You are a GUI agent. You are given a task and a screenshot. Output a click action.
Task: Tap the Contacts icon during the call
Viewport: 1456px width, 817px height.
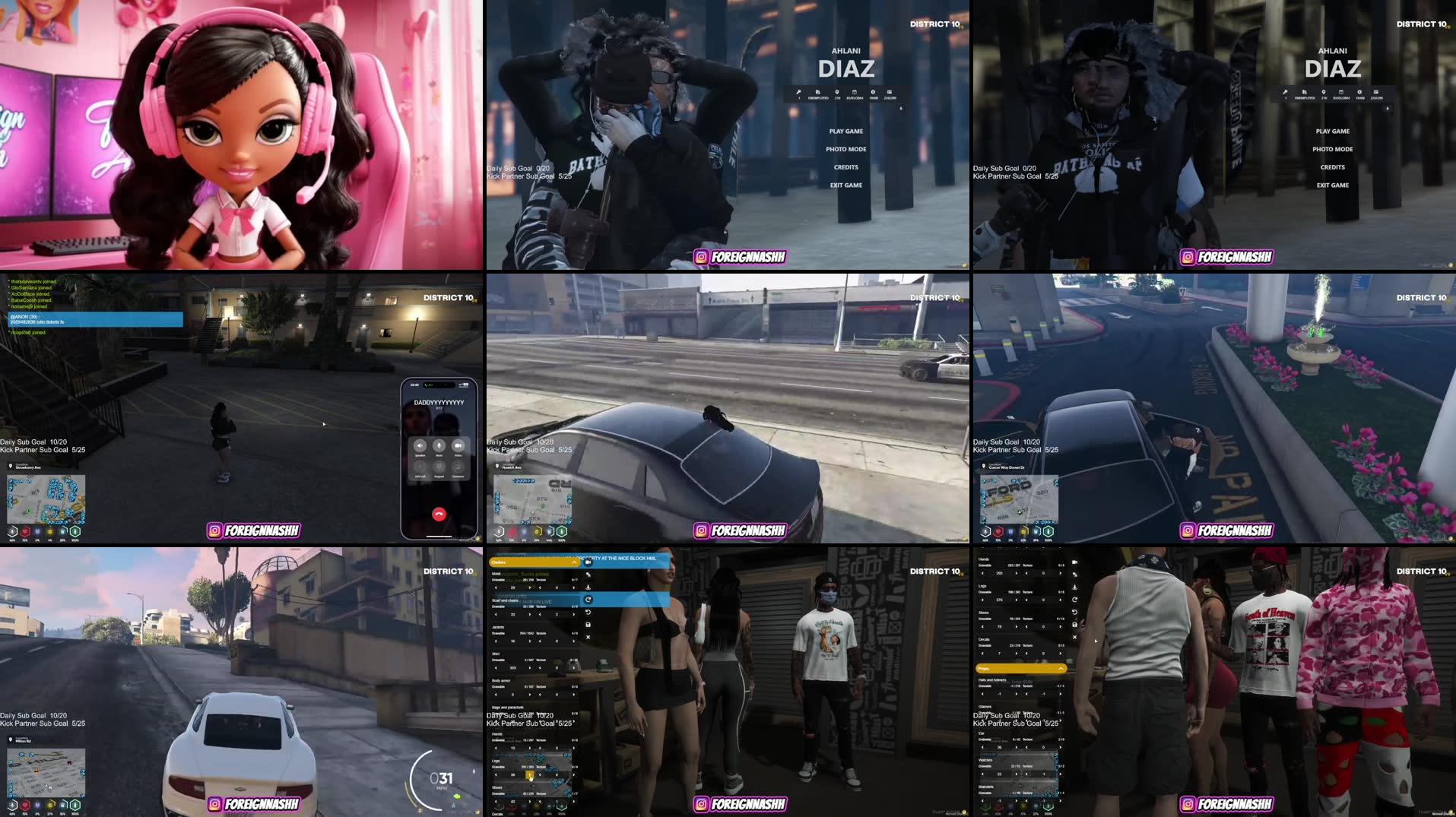pos(457,467)
